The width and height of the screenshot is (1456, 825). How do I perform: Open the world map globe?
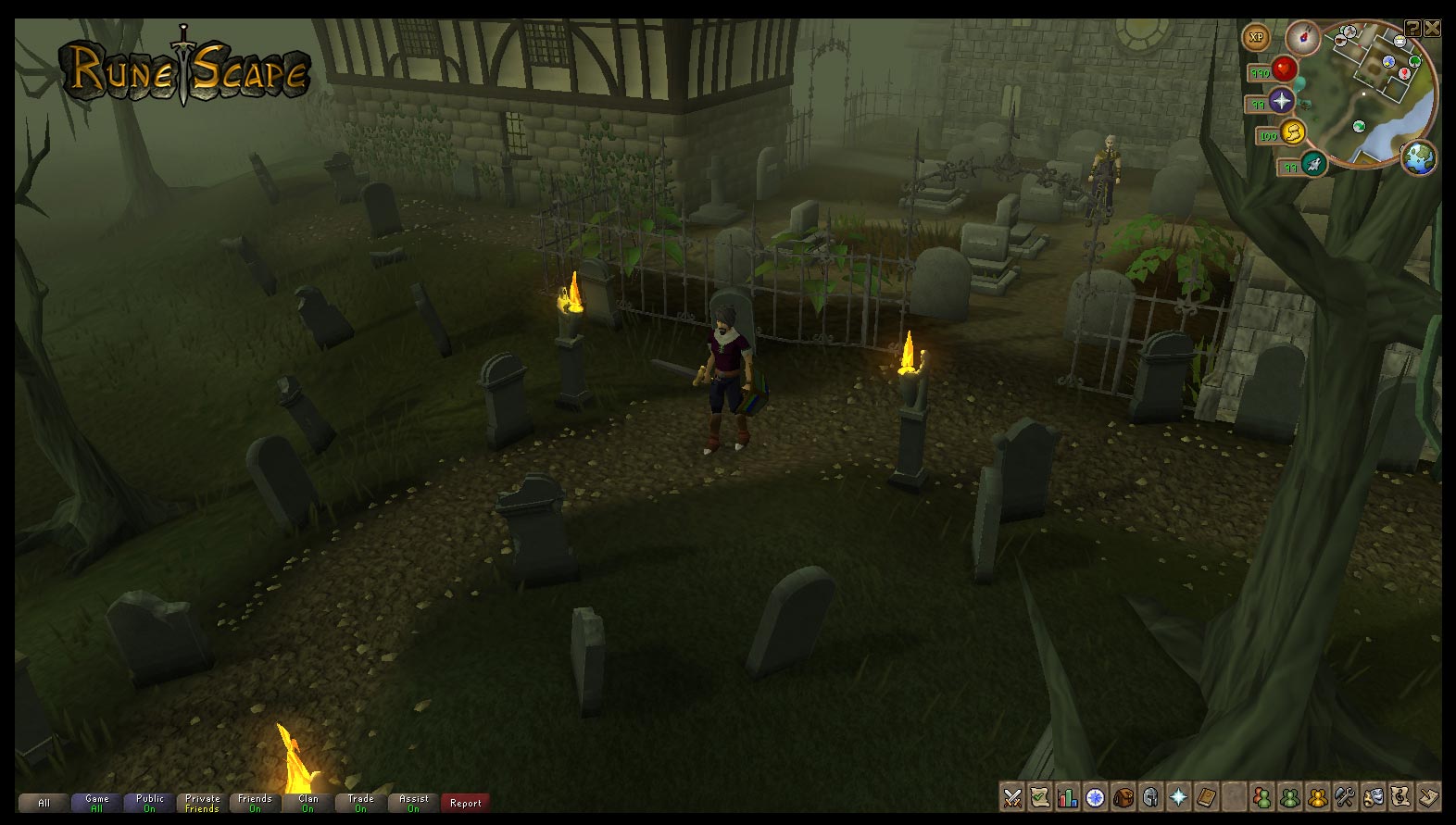click(x=1418, y=157)
